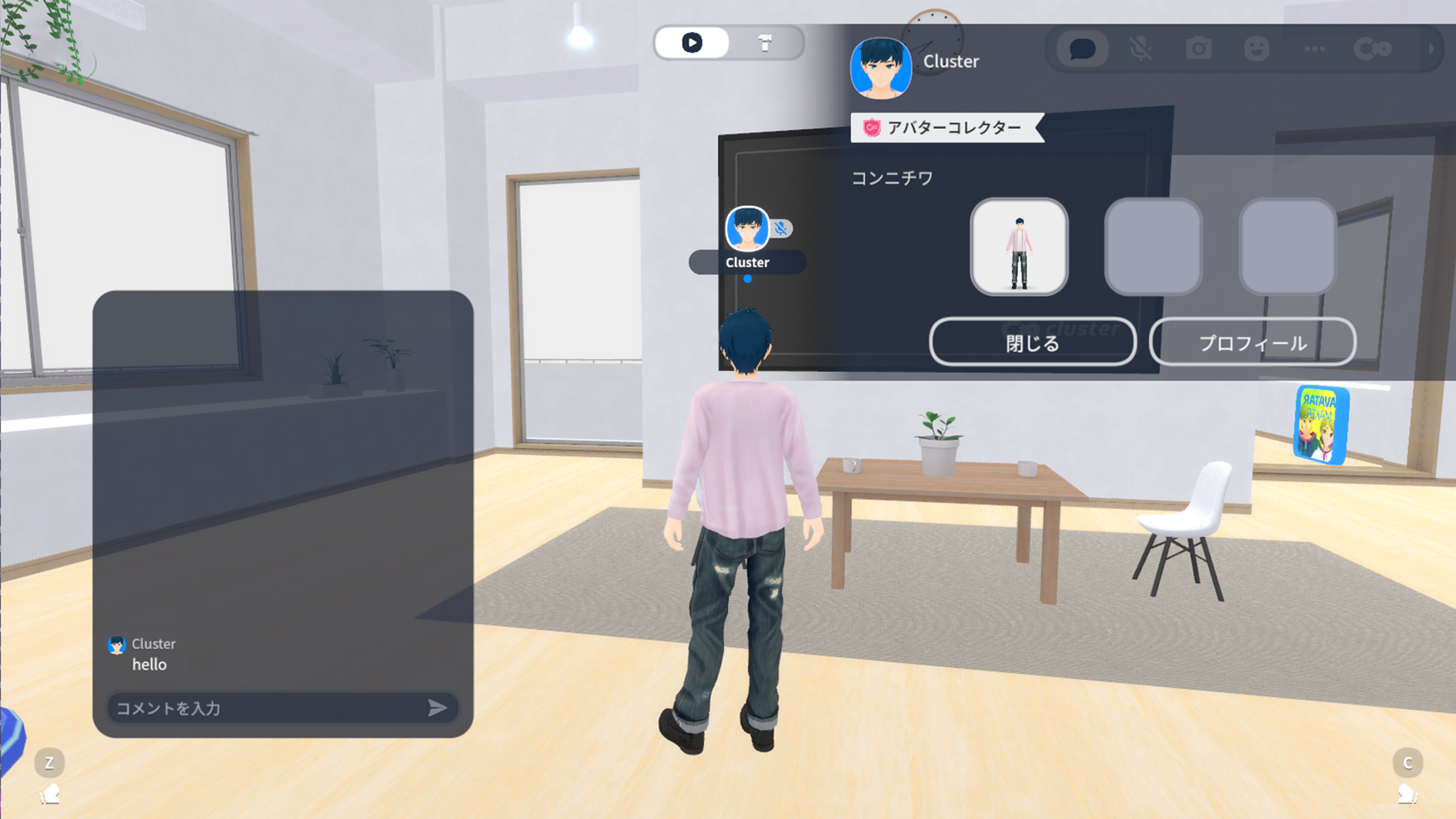Toggle mute indicator next to Cluster's name

781,229
